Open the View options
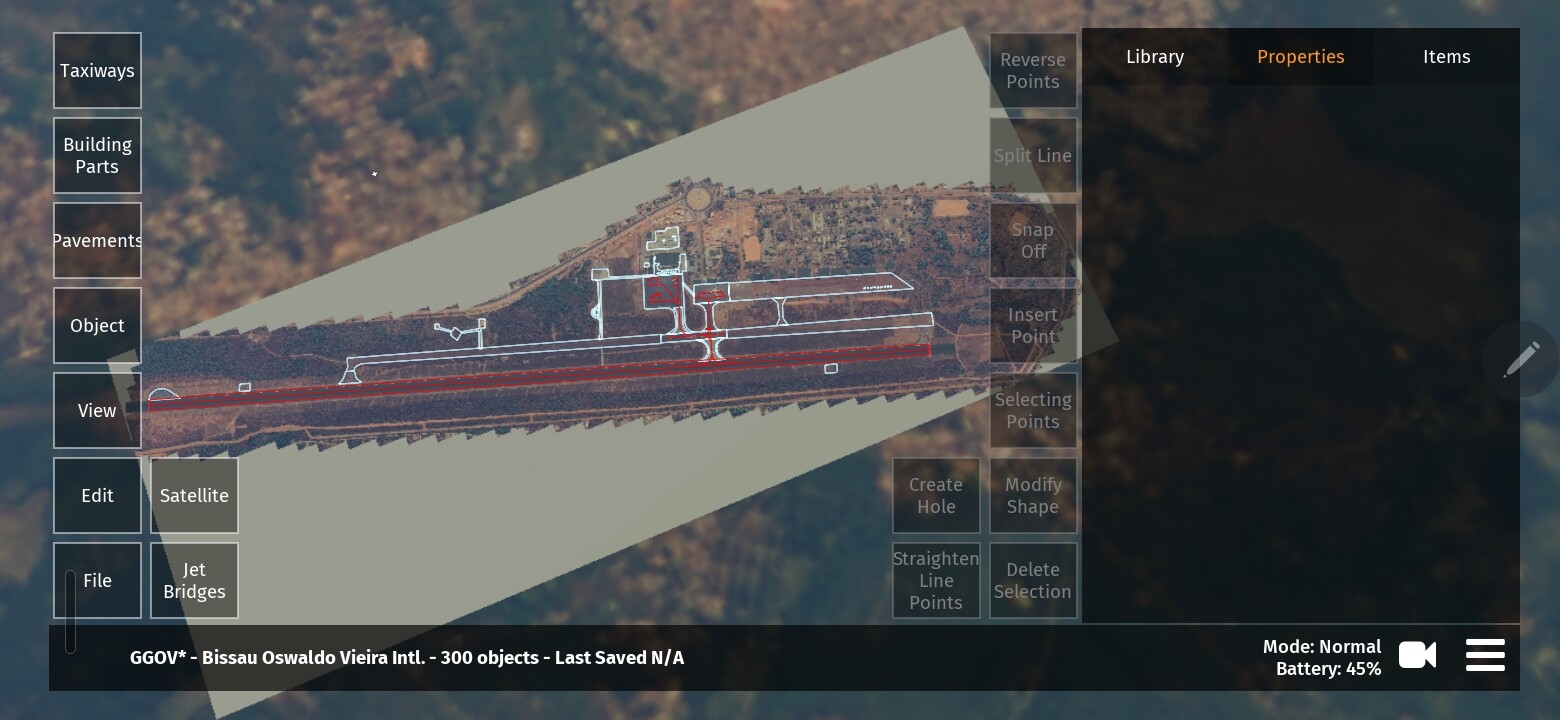The width and height of the screenshot is (1560, 720). pos(97,411)
